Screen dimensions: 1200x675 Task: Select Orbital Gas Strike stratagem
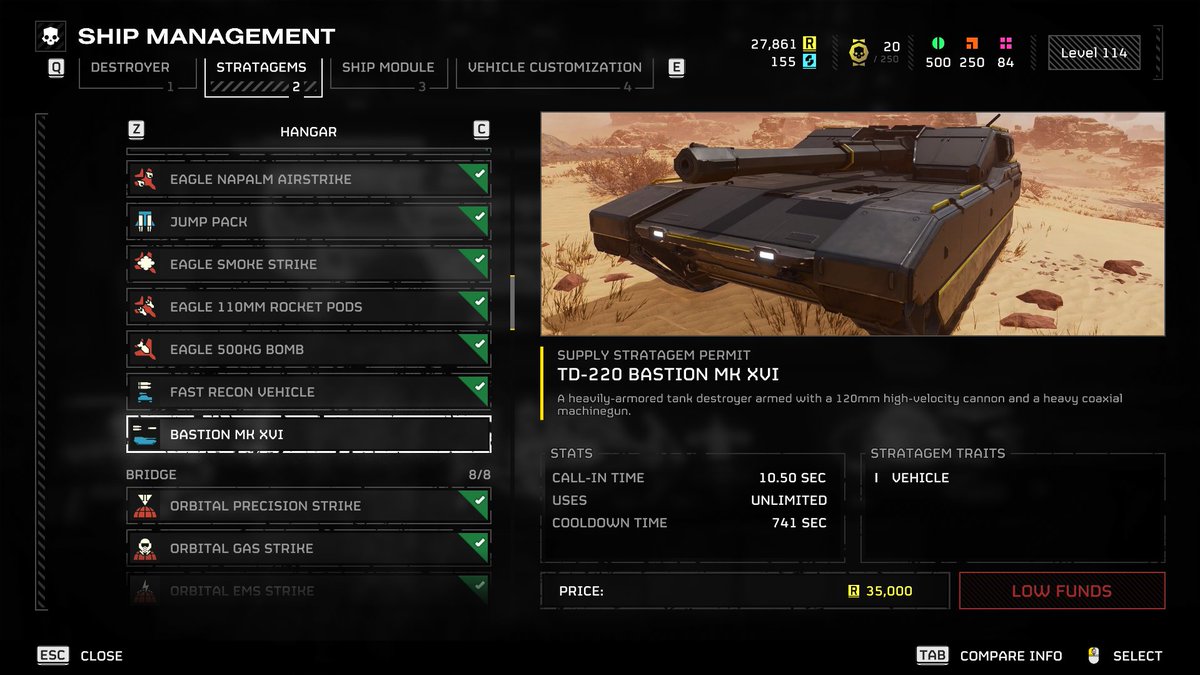coord(308,548)
